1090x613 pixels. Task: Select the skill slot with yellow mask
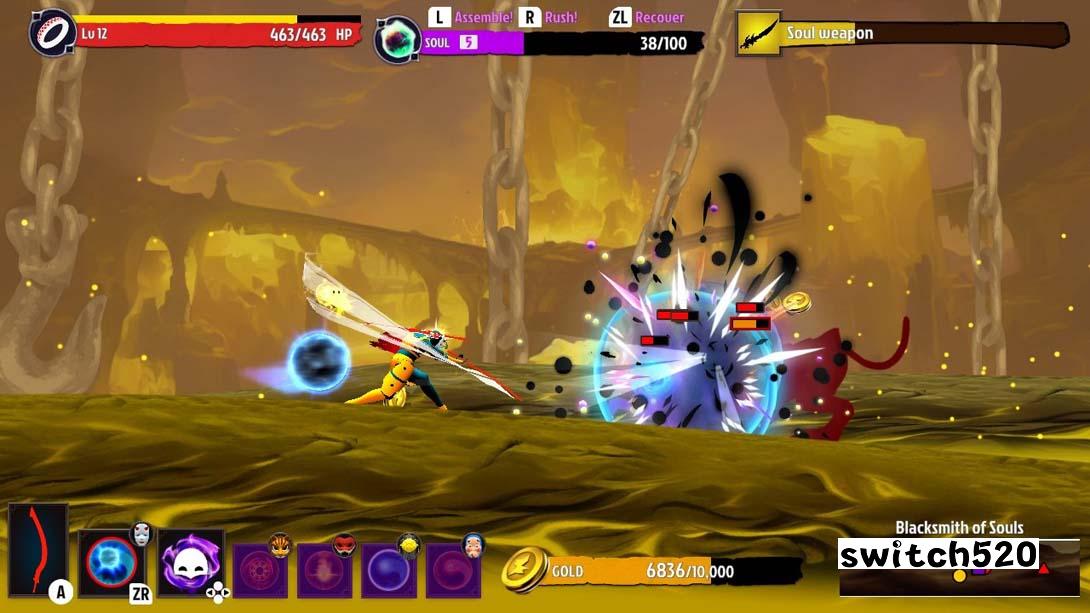click(x=388, y=570)
